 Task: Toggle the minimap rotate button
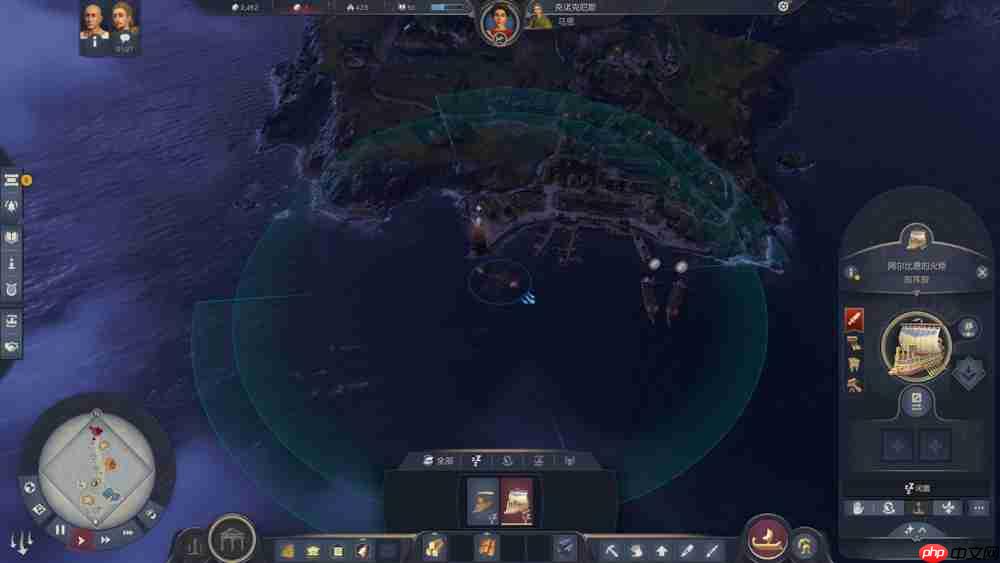click(150, 514)
